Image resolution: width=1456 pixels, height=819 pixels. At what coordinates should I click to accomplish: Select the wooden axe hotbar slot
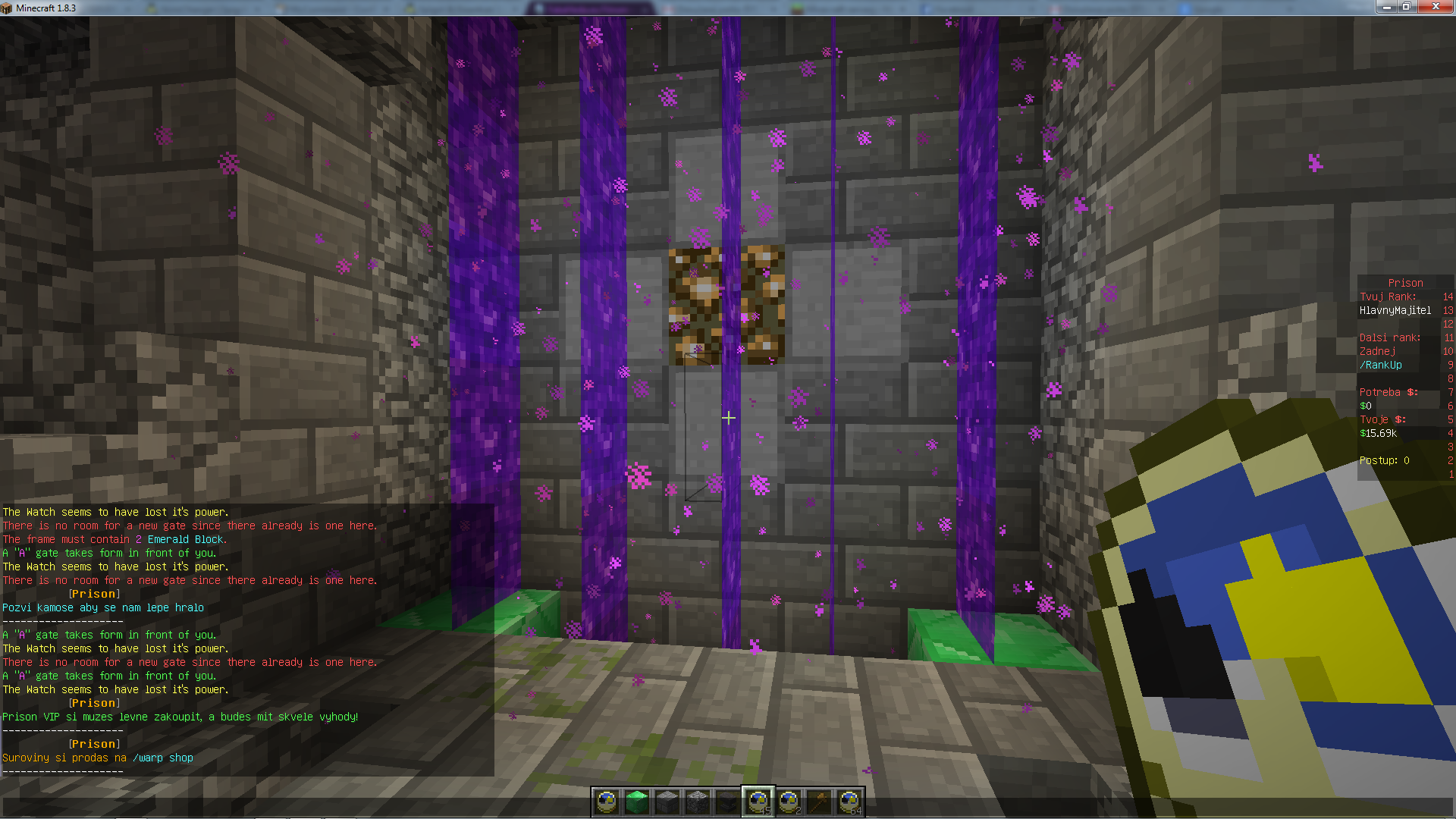(819, 802)
